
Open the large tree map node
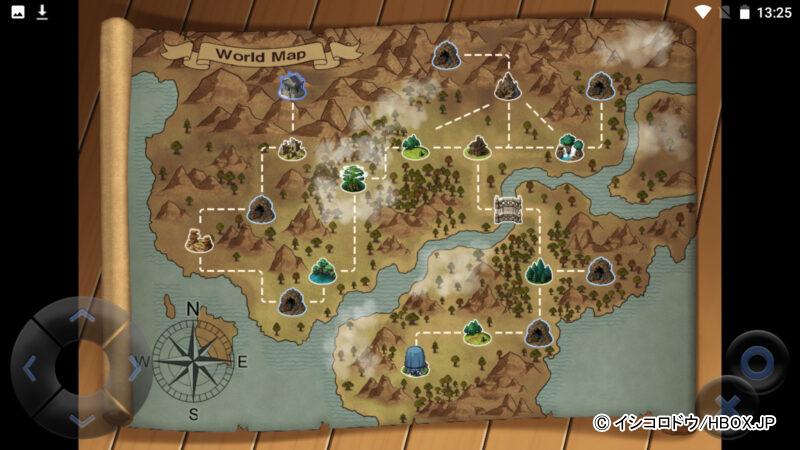[352, 178]
